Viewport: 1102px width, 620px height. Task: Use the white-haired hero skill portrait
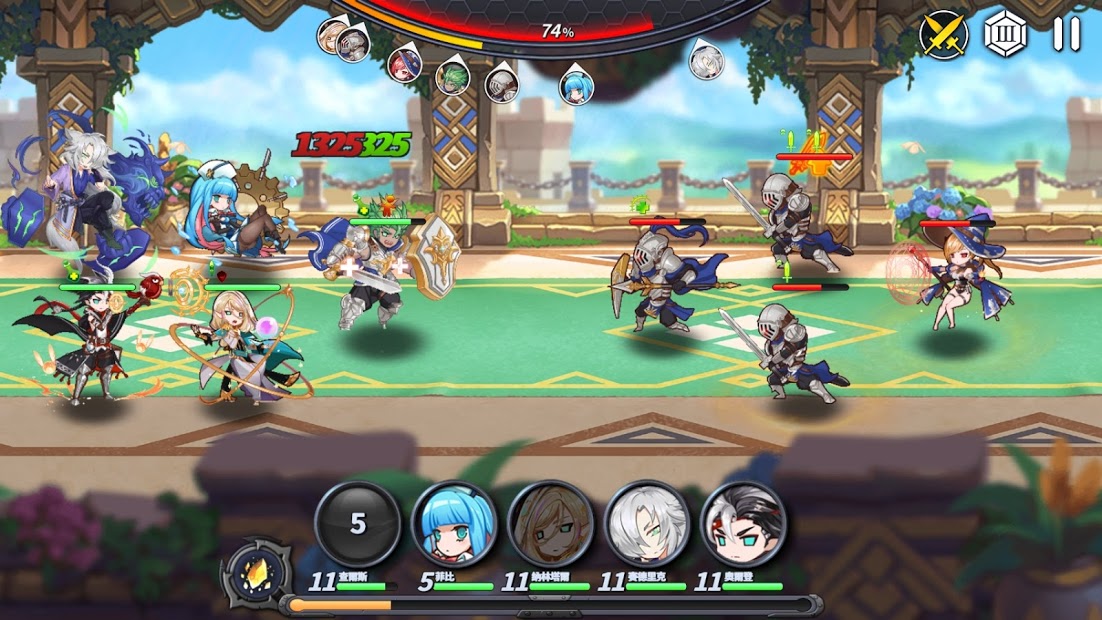[647, 524]
